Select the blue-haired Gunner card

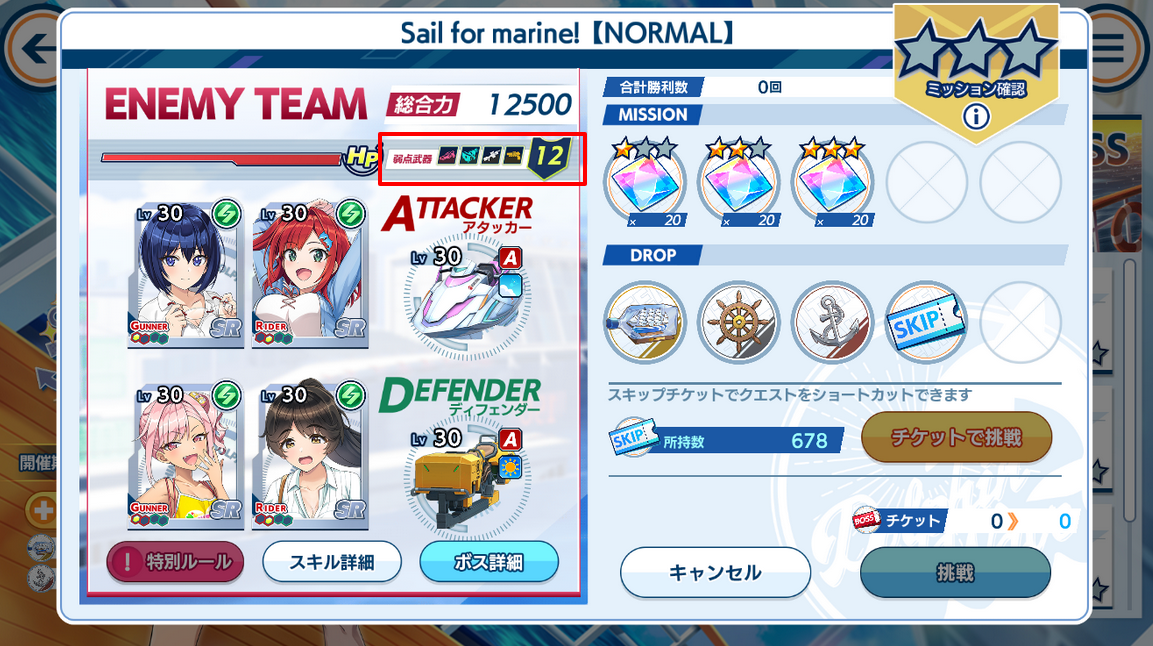(186, 272)
